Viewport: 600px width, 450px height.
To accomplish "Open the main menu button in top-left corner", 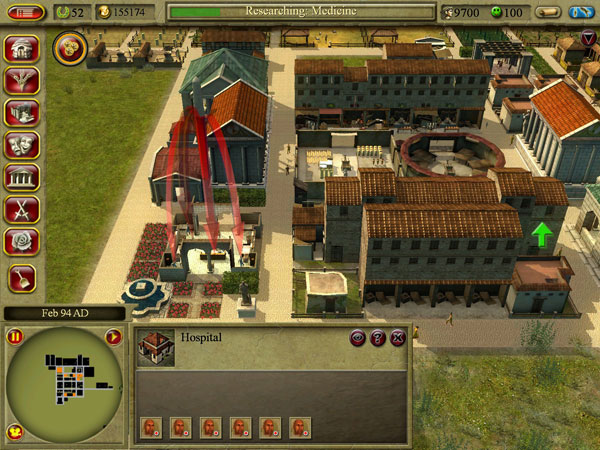I will (x=27, y=12).
